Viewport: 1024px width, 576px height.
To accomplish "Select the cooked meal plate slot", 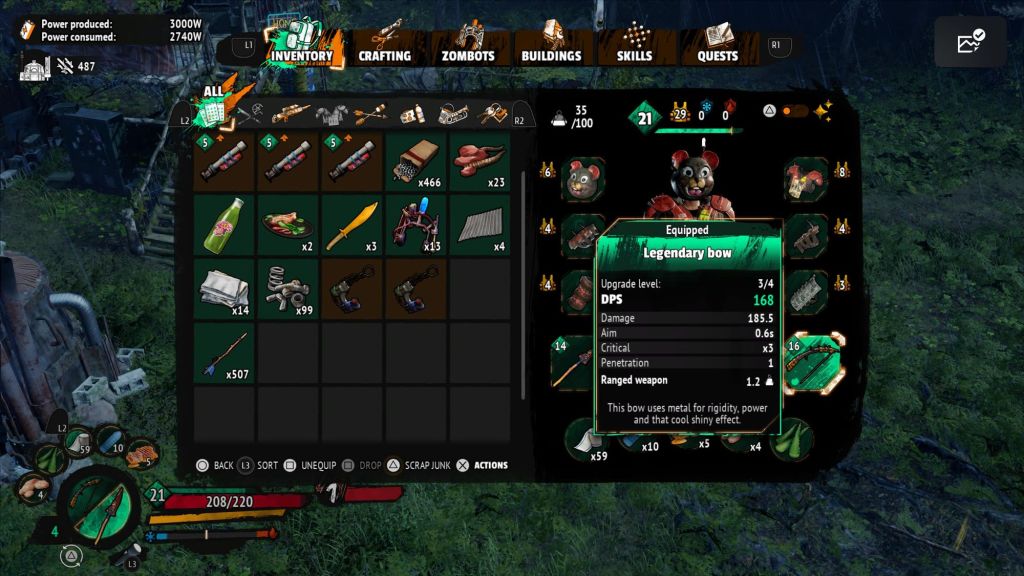I will (287, 225).
